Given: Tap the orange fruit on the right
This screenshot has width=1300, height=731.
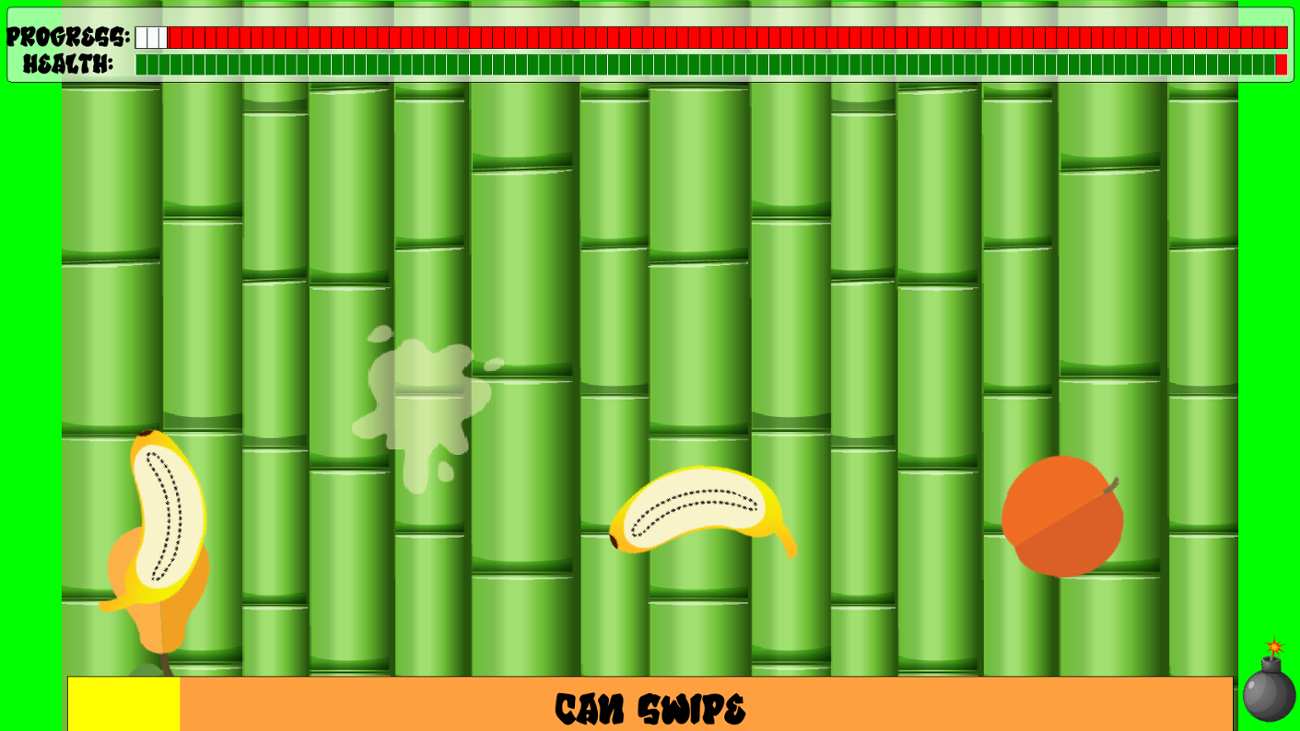Looking at the screenshot, I should pos(1062,517).
